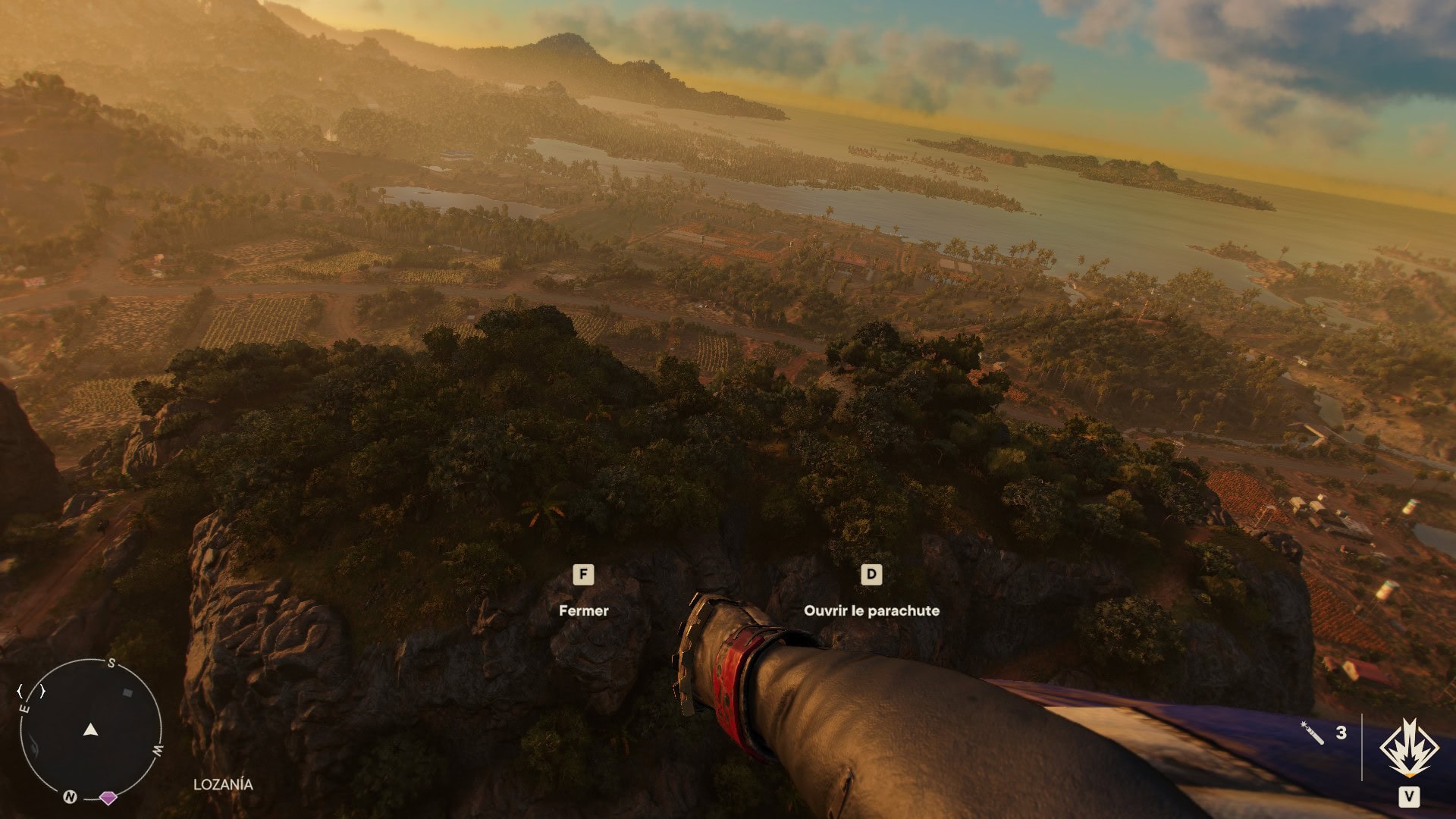Click the circular compass minimap
Viewport: 1456px width, 819px height.
(90, 730)
